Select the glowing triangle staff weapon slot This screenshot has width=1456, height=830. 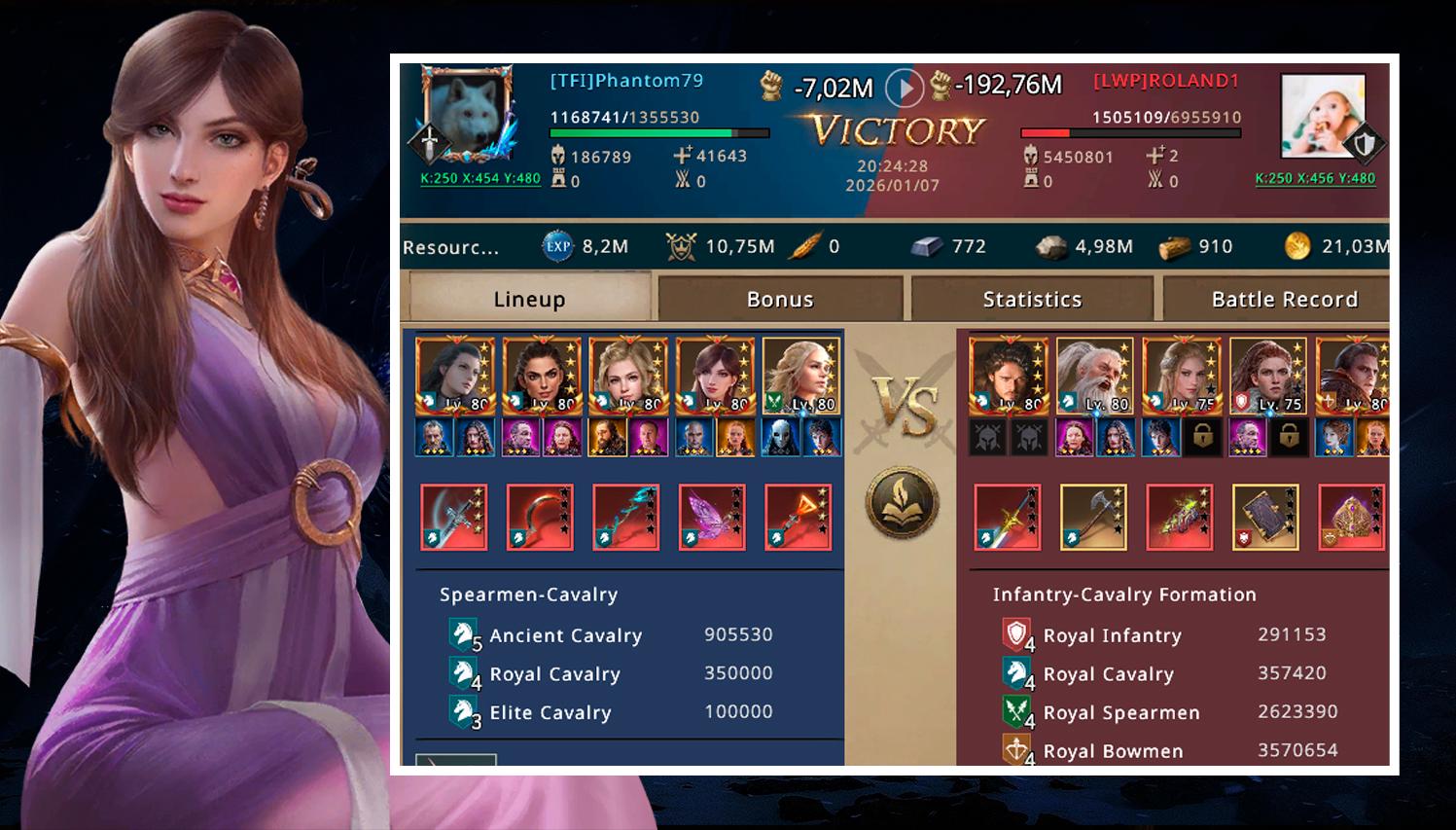click(x=798, y=517)
